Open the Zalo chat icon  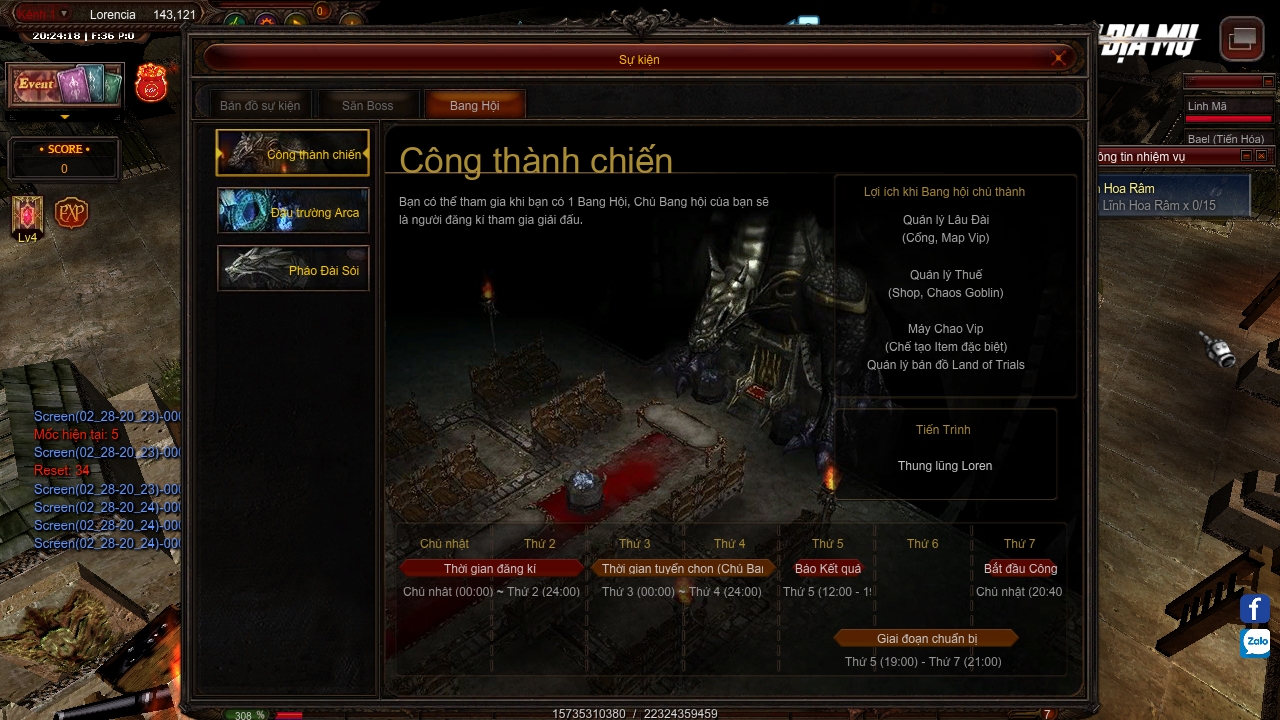[x=1255, y=642]
